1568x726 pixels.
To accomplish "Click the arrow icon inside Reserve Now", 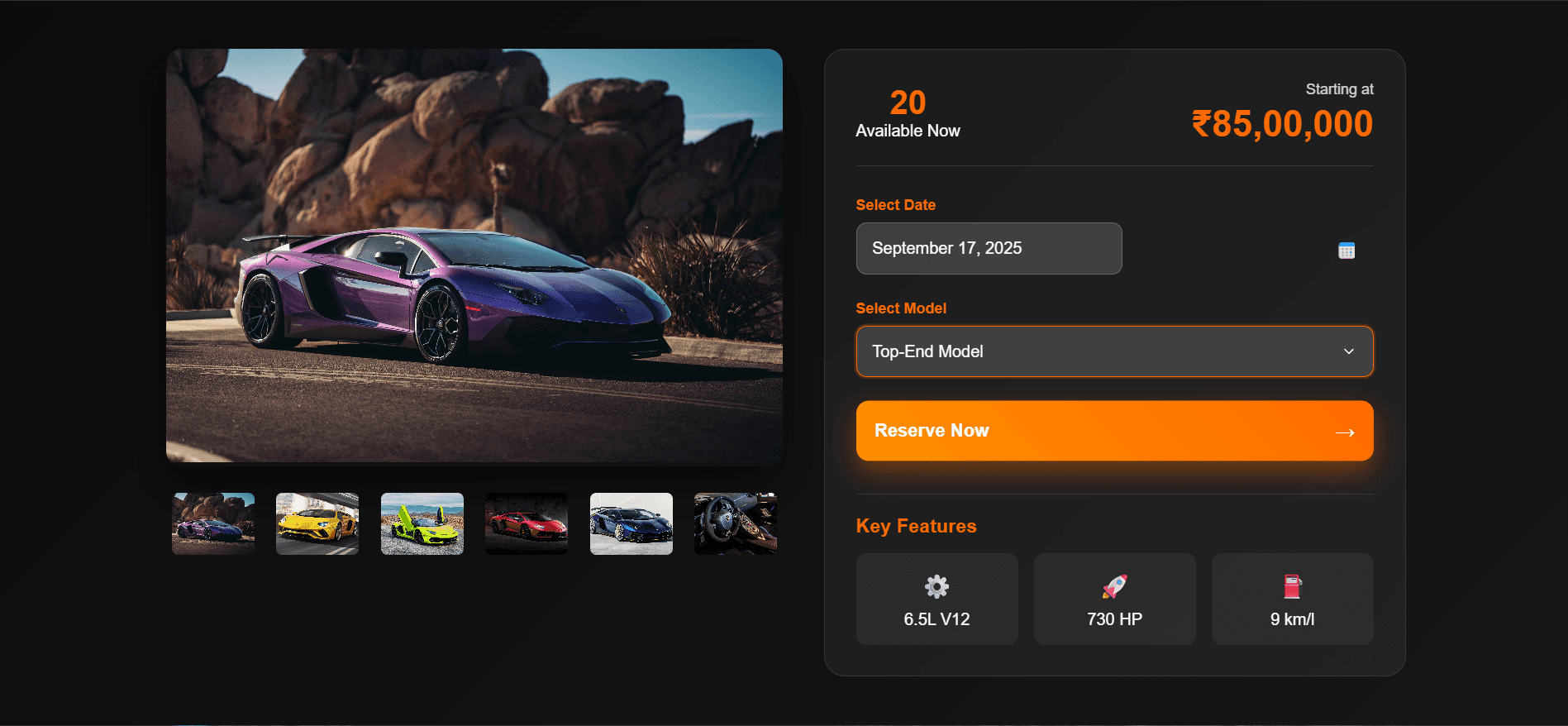I will (1345, 431).
